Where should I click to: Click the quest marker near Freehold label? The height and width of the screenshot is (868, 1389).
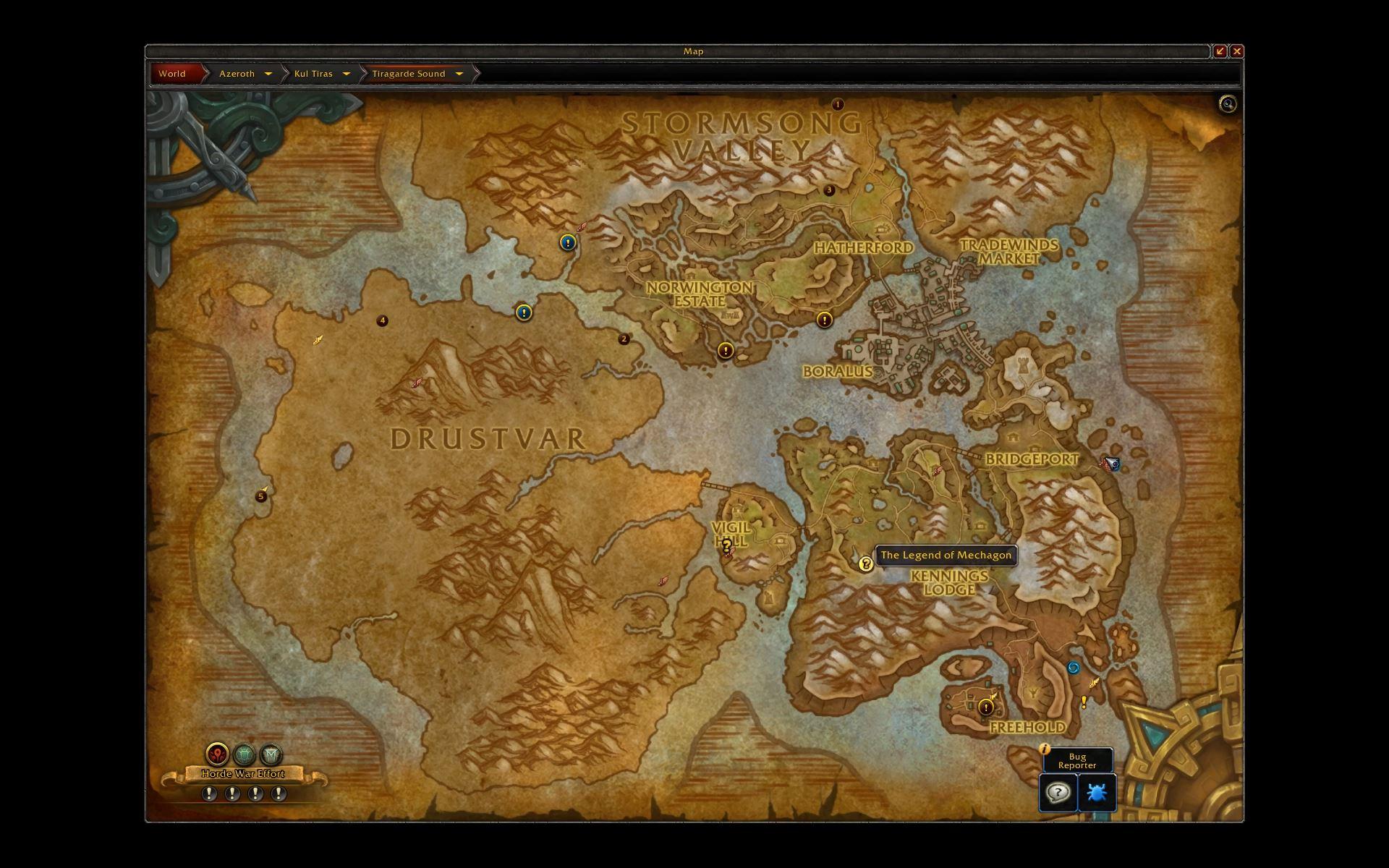pyautogui.click(x=985, y=707)
